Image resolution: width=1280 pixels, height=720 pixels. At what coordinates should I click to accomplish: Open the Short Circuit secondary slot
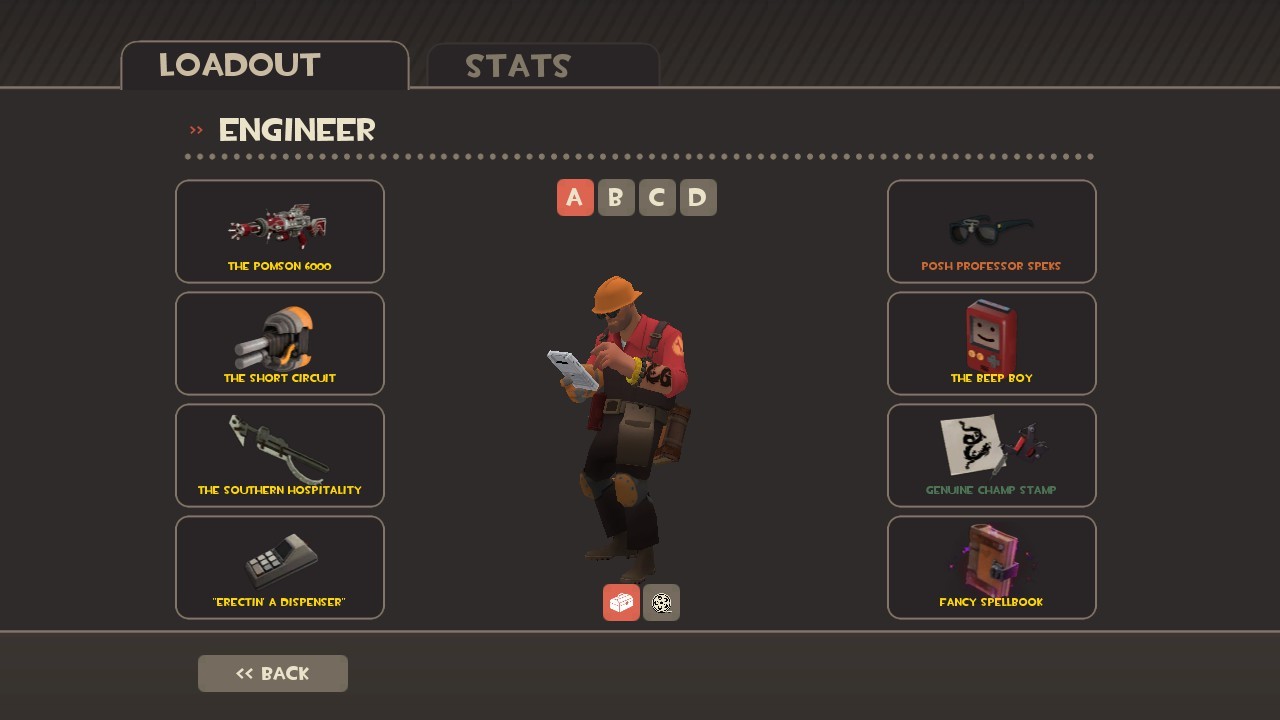[x=280, y=343]
